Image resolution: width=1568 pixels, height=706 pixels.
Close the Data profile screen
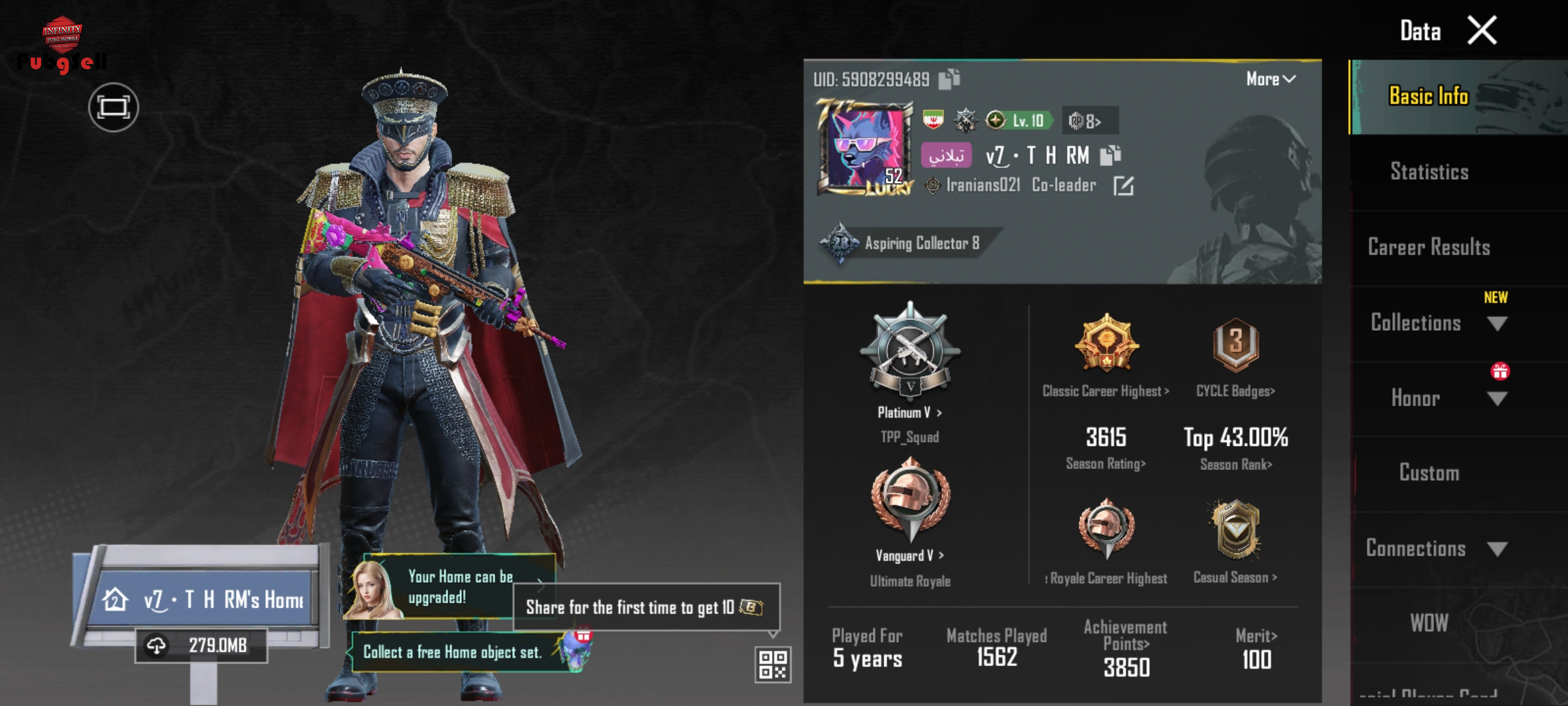1482,31
